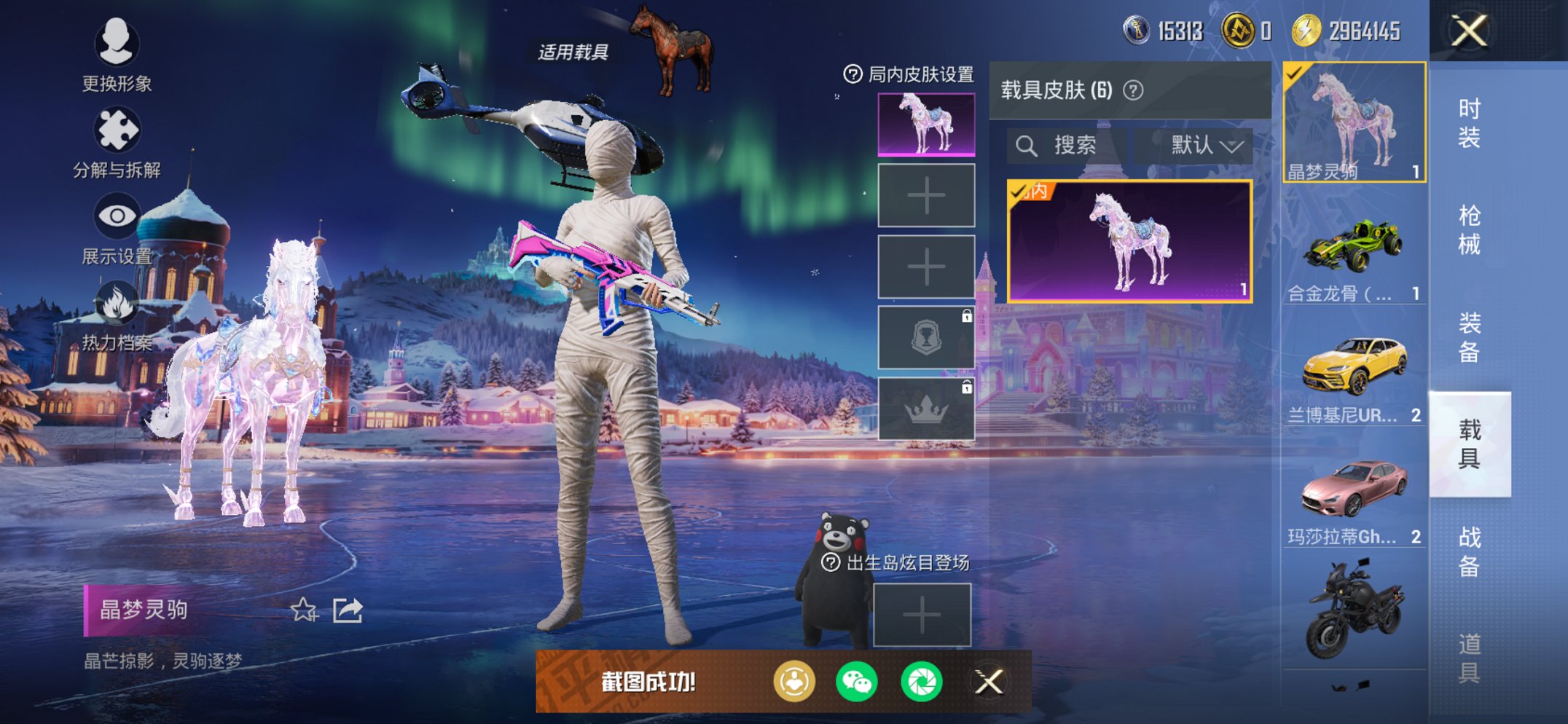Open 分解与拆解 puzzle piece menu

pyautogui.click(x=117, y=141)
